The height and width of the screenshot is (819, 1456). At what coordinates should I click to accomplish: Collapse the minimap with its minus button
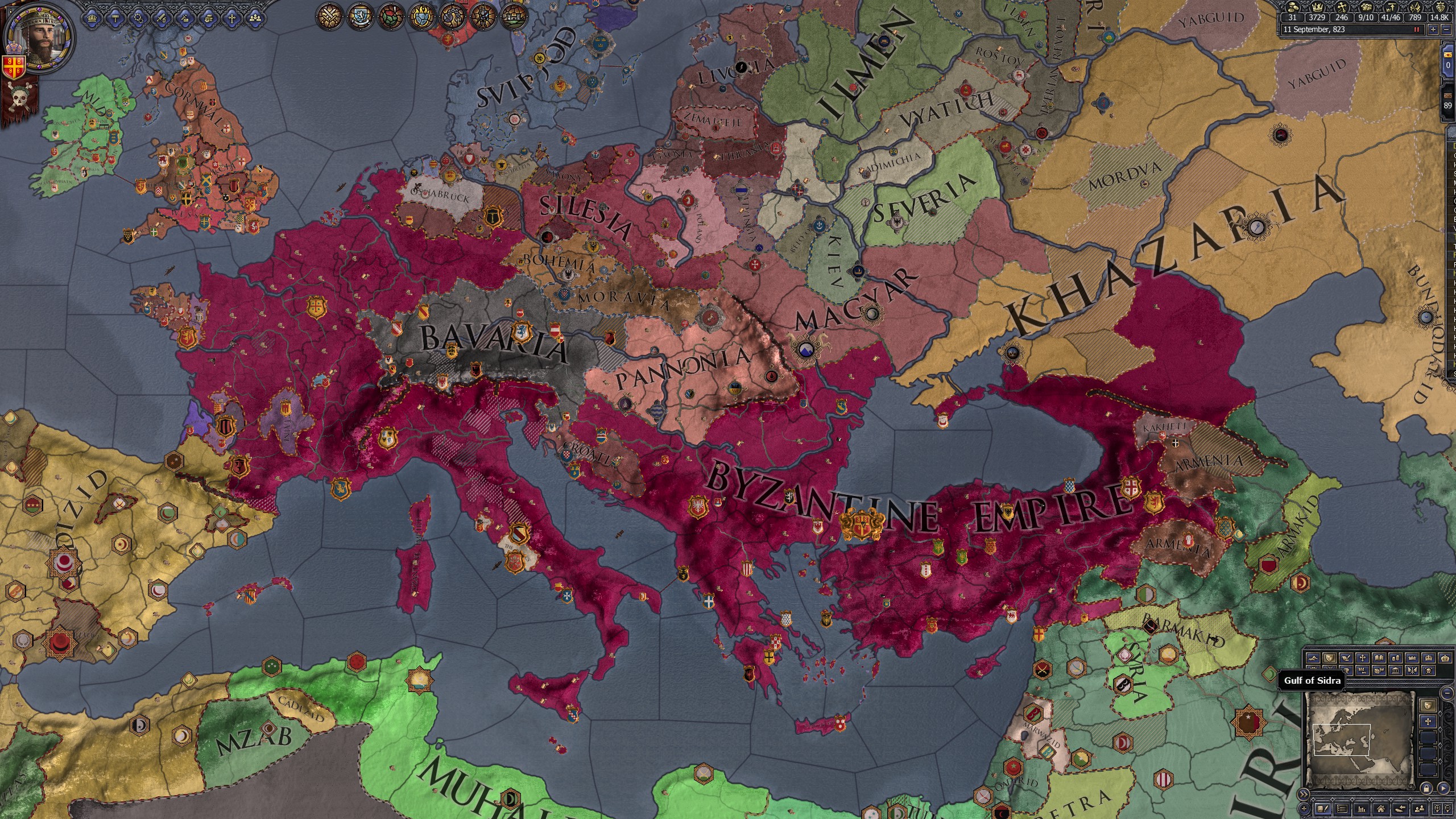point(1446,693)
